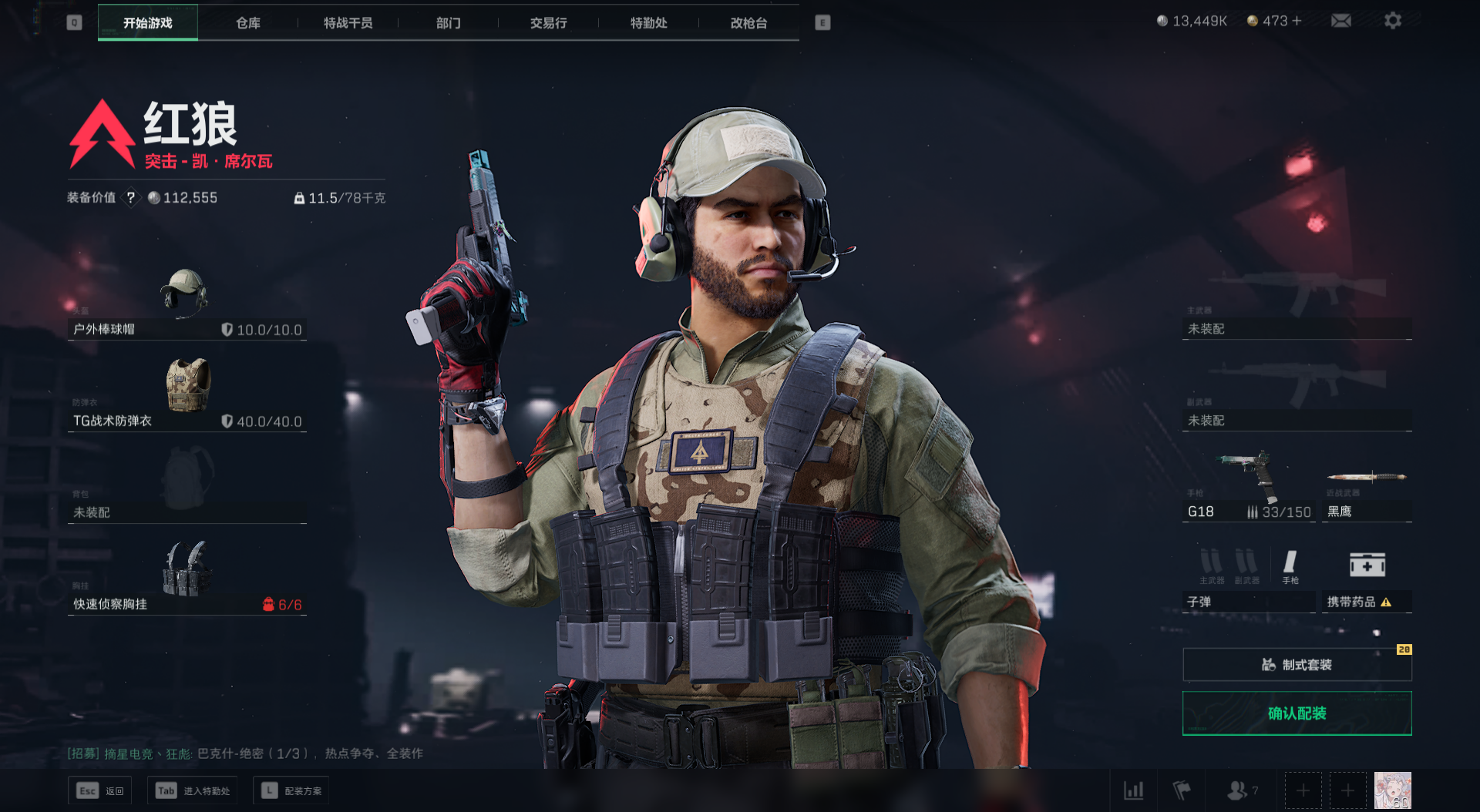Open the 特勤处 tab
Image resolution: width=1480 pixels, height=812 pixels.
point(648,23)
